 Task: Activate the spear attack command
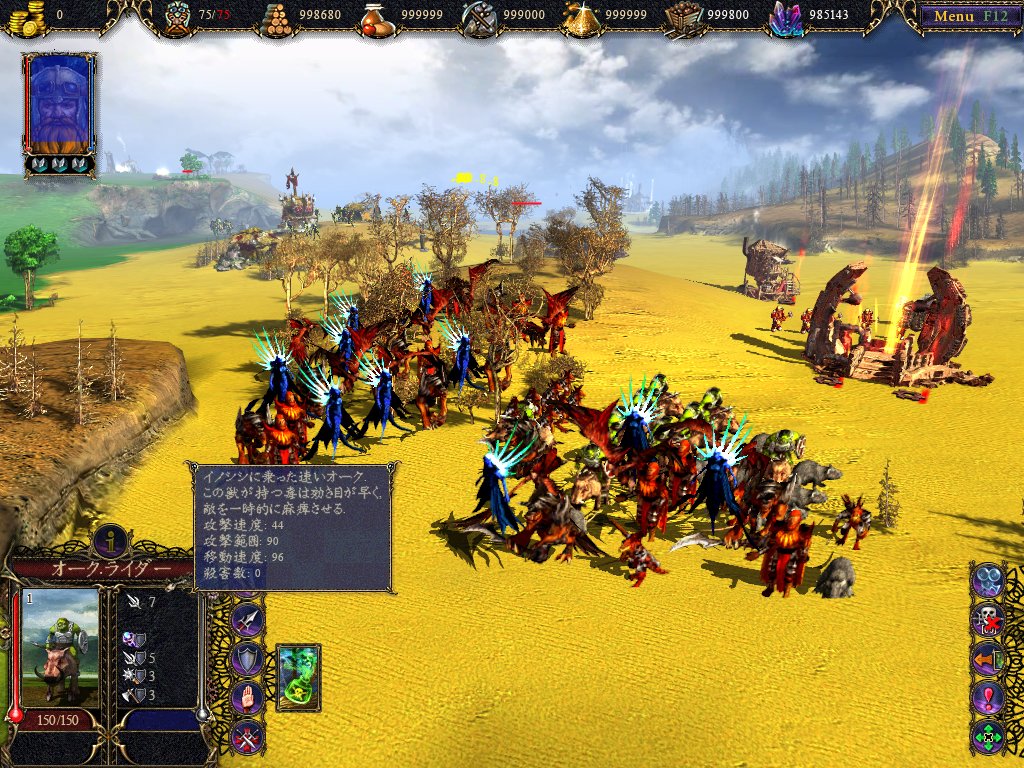point(247,620)
